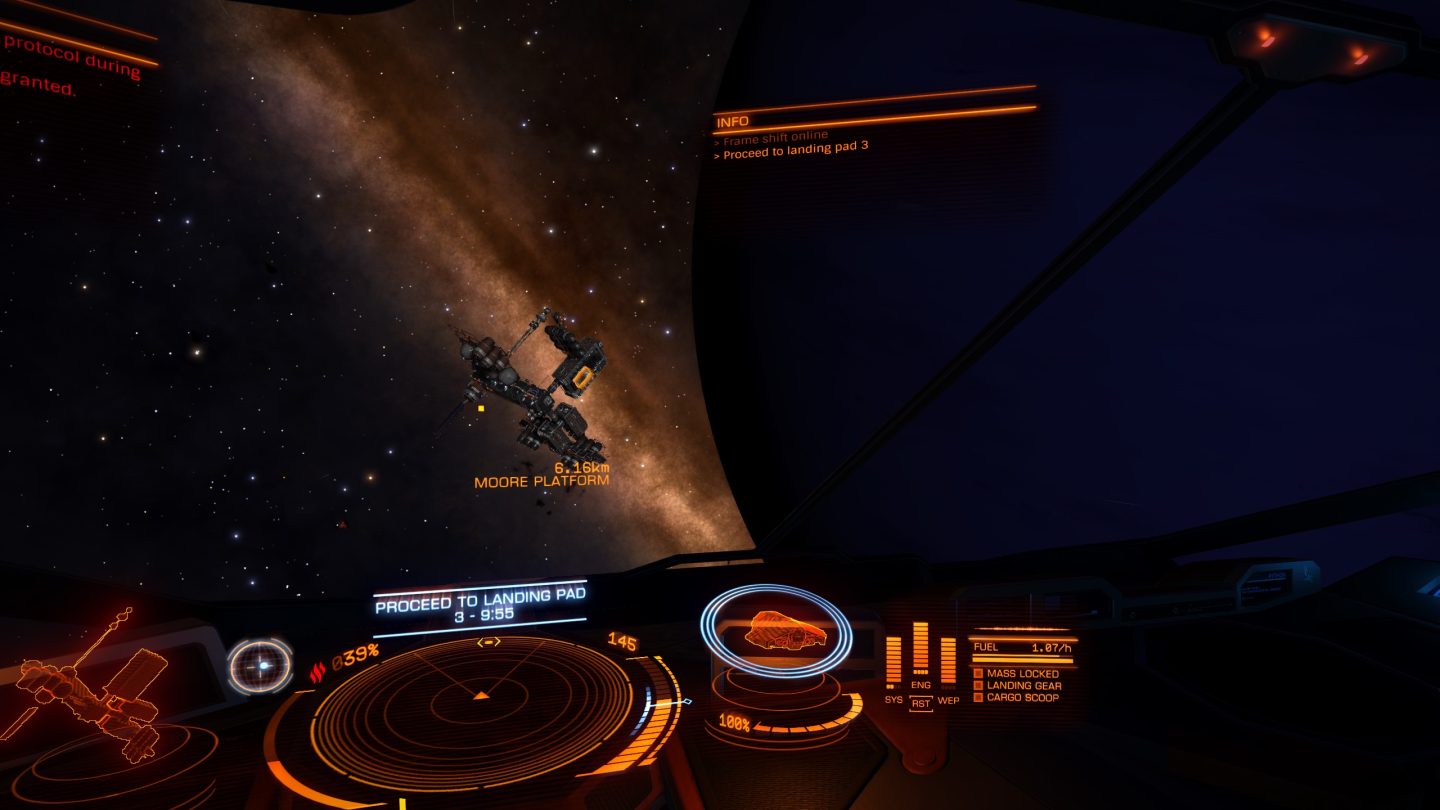Click the FUEL 1.07/h readout
Screen dimensions: 1440x810
pyautogui.click(x=1022, y=648)
